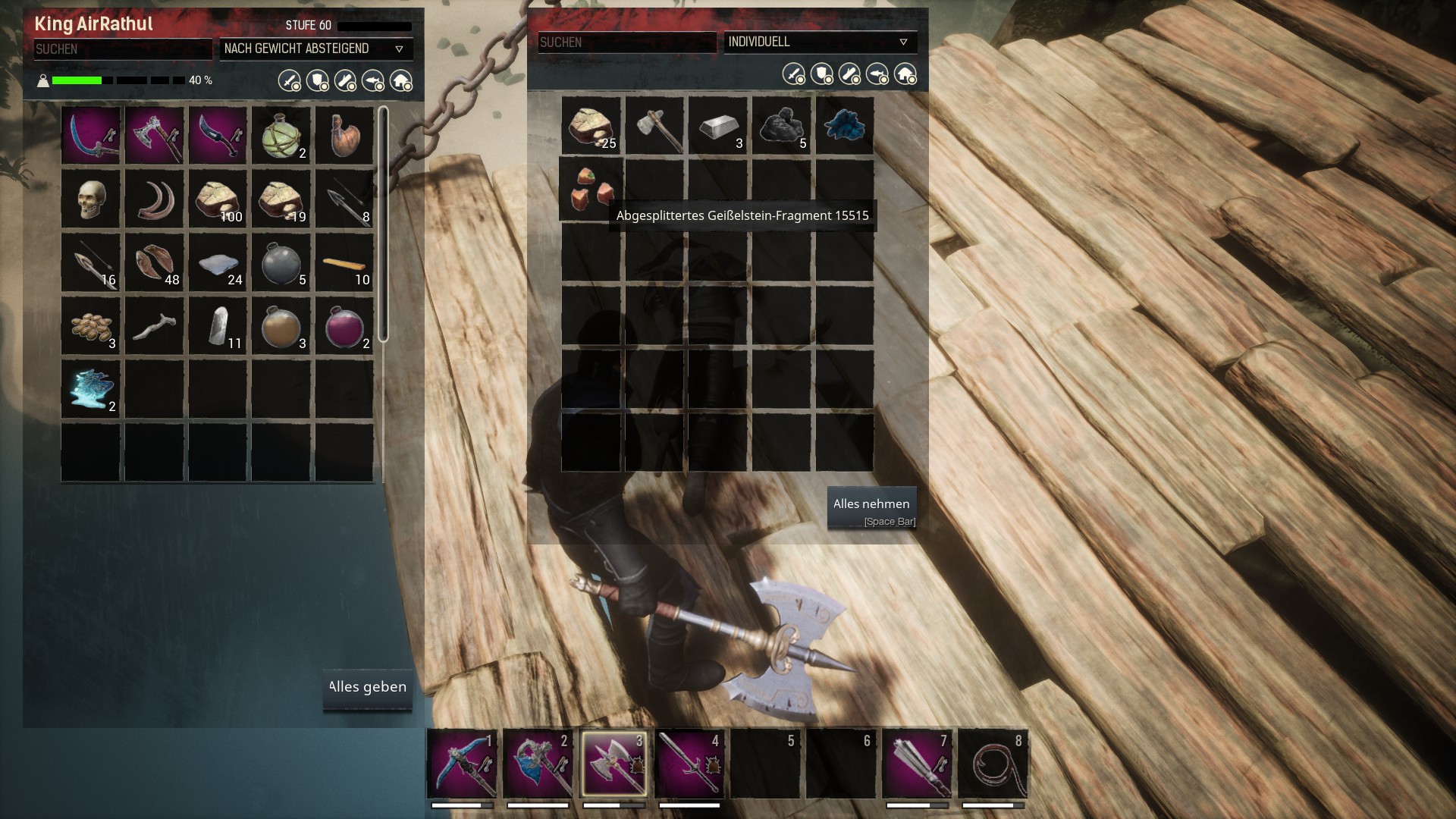Focus the container search field

[626, 42]
